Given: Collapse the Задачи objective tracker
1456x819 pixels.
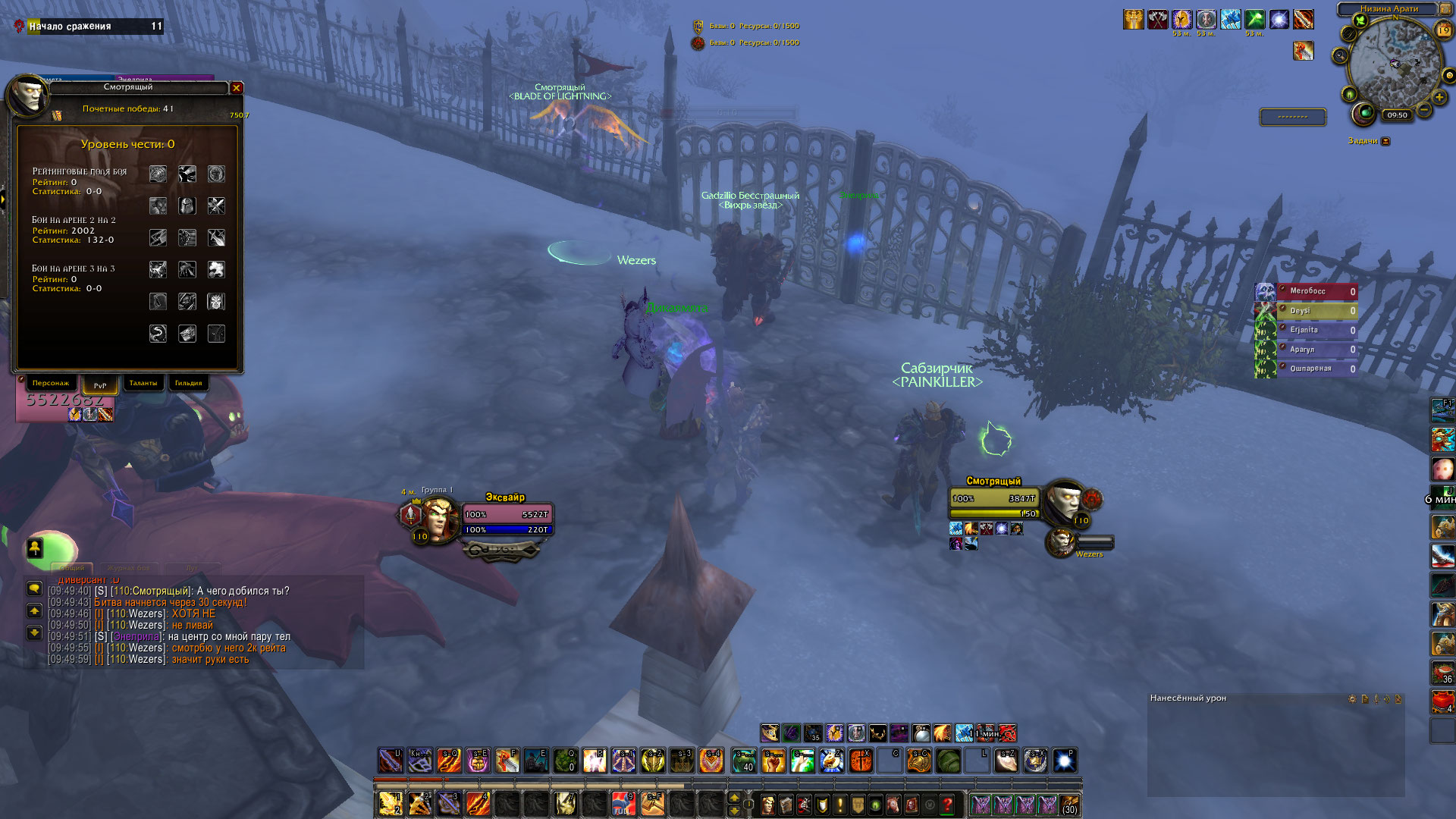Looking at the screenshot, I should pyautogui.click(x=1385, y=141).
